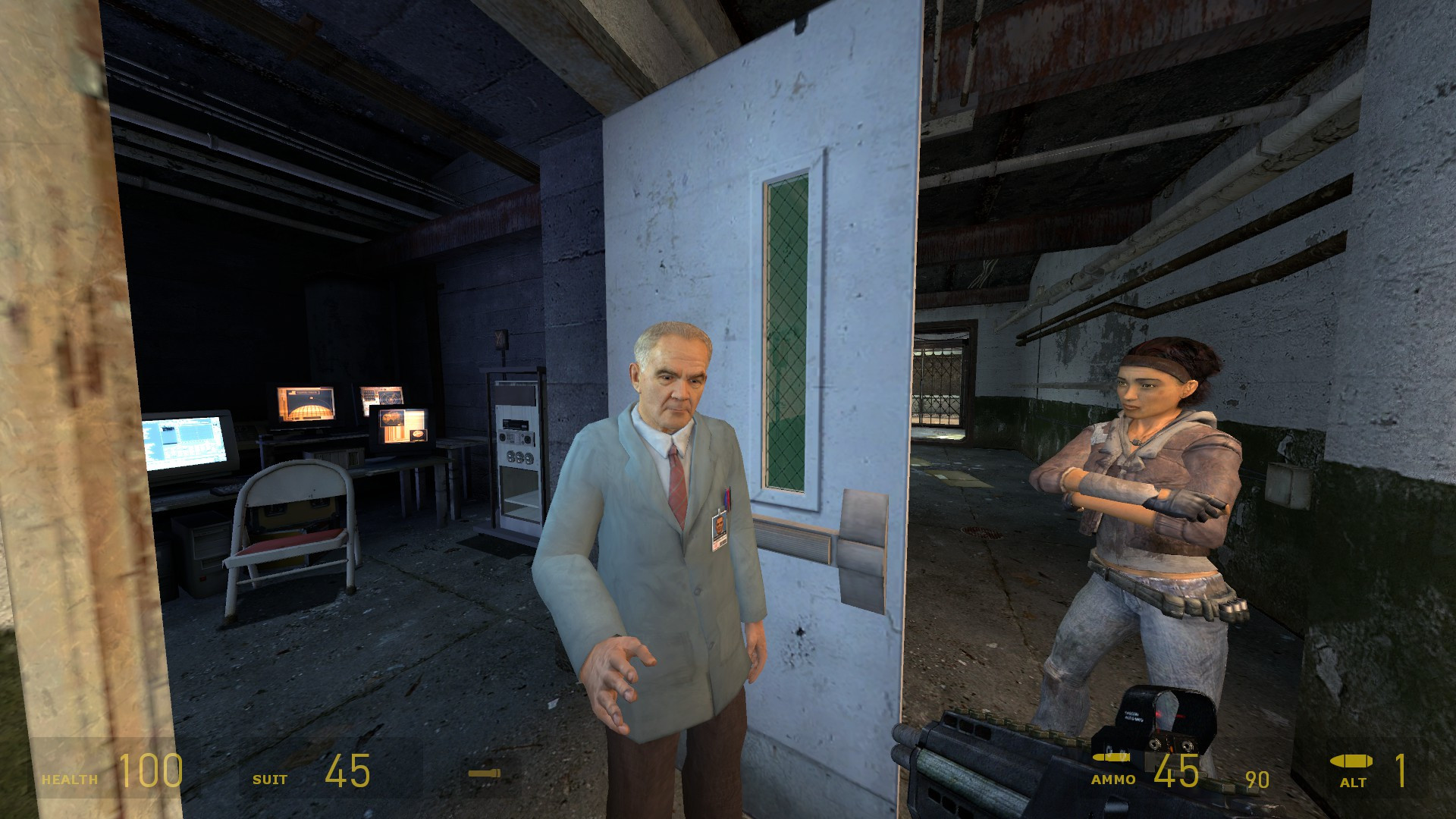This screenshot has height=819, width=1456.
Task: Click the AMMO label in the HUD
Action: [1113, 779]
